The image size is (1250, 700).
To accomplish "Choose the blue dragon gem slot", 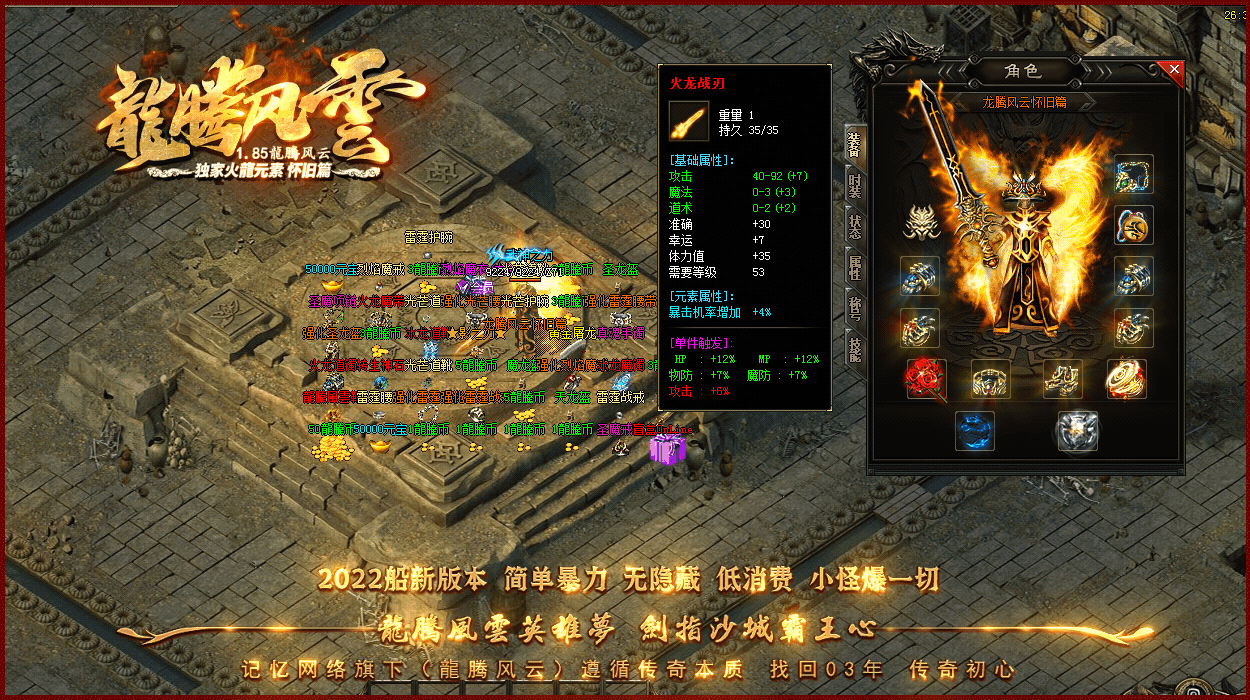I will pyautogui.click(x=974, y=431).
